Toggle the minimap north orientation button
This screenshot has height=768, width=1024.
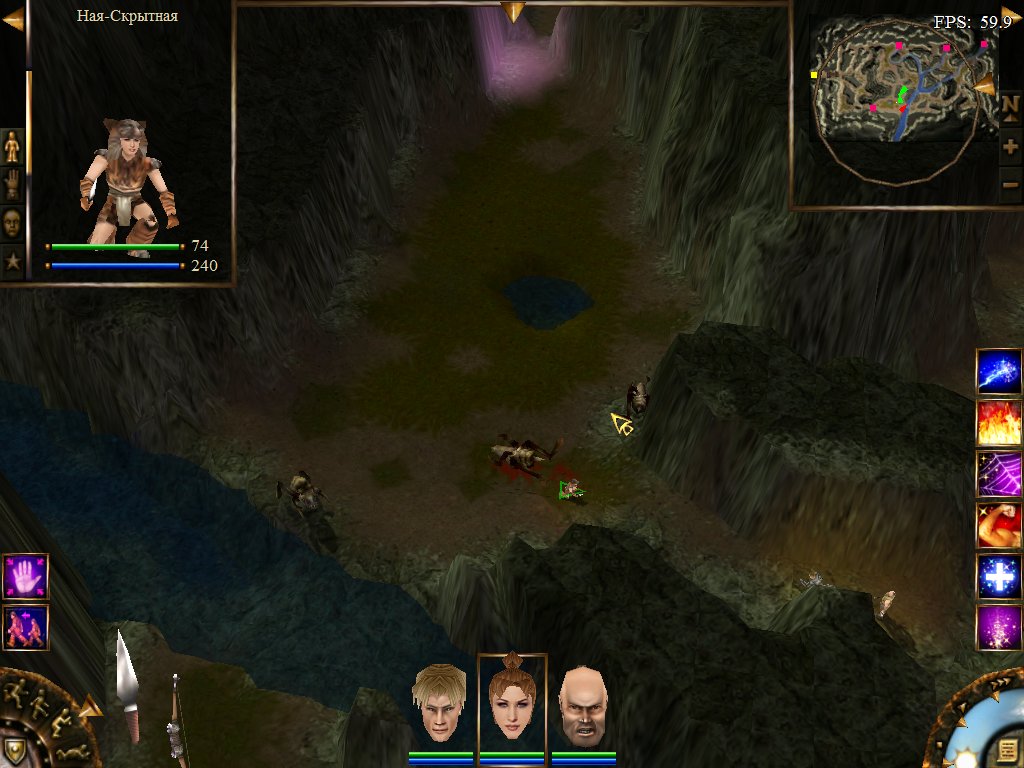pos(1010,109)
